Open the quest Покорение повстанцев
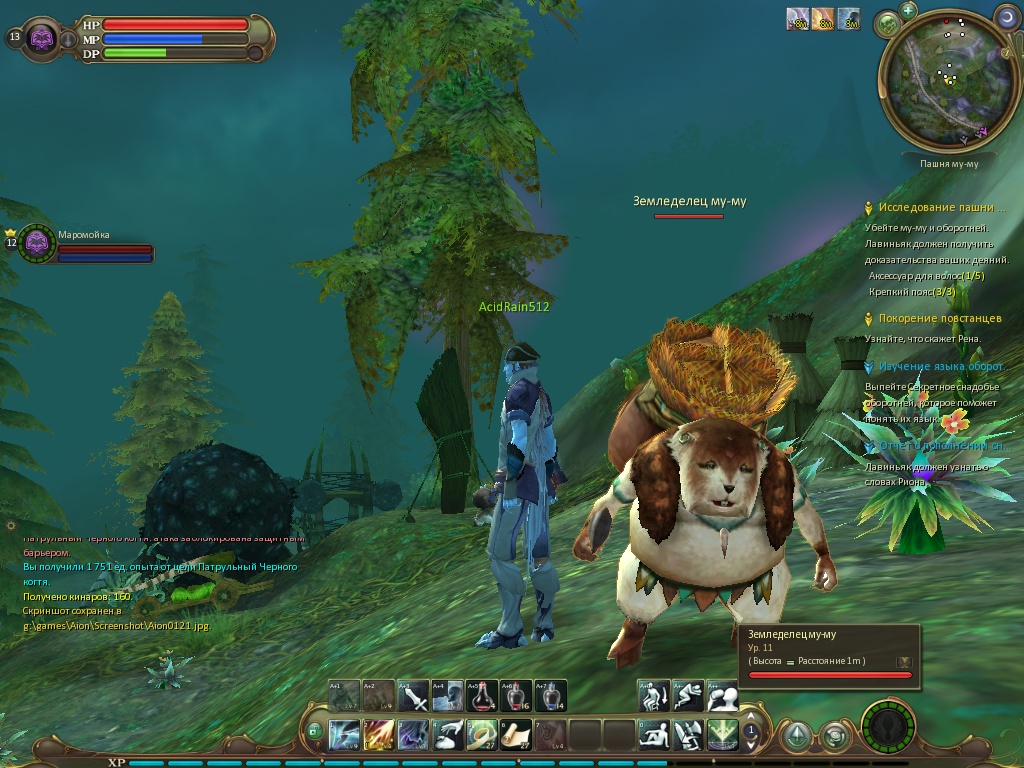The width and height of the screenshot is (1024, 768). (x=940, y=319)
